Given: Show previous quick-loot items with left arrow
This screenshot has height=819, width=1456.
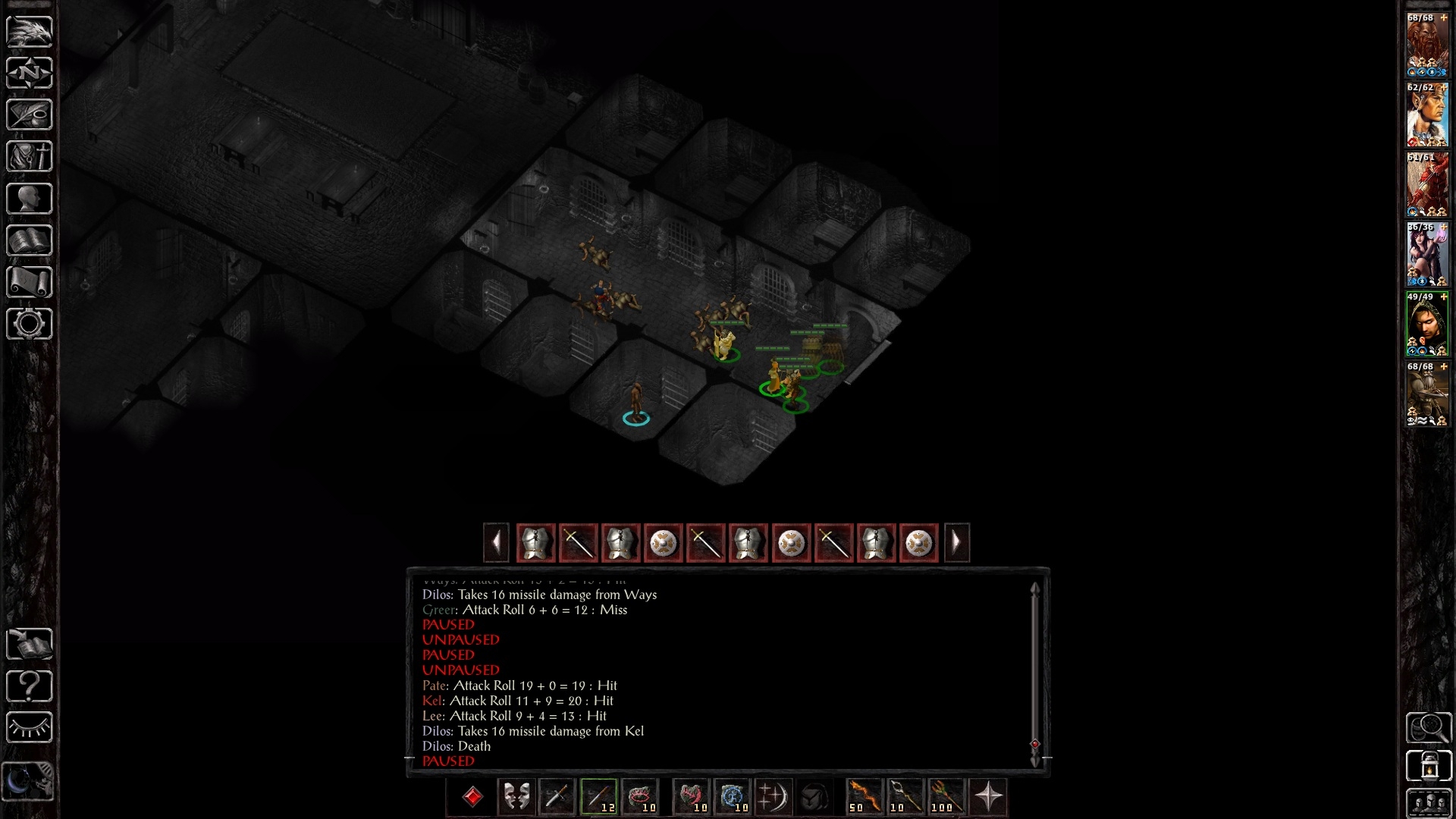Looking at the screenshot, I should click(496, 543).
